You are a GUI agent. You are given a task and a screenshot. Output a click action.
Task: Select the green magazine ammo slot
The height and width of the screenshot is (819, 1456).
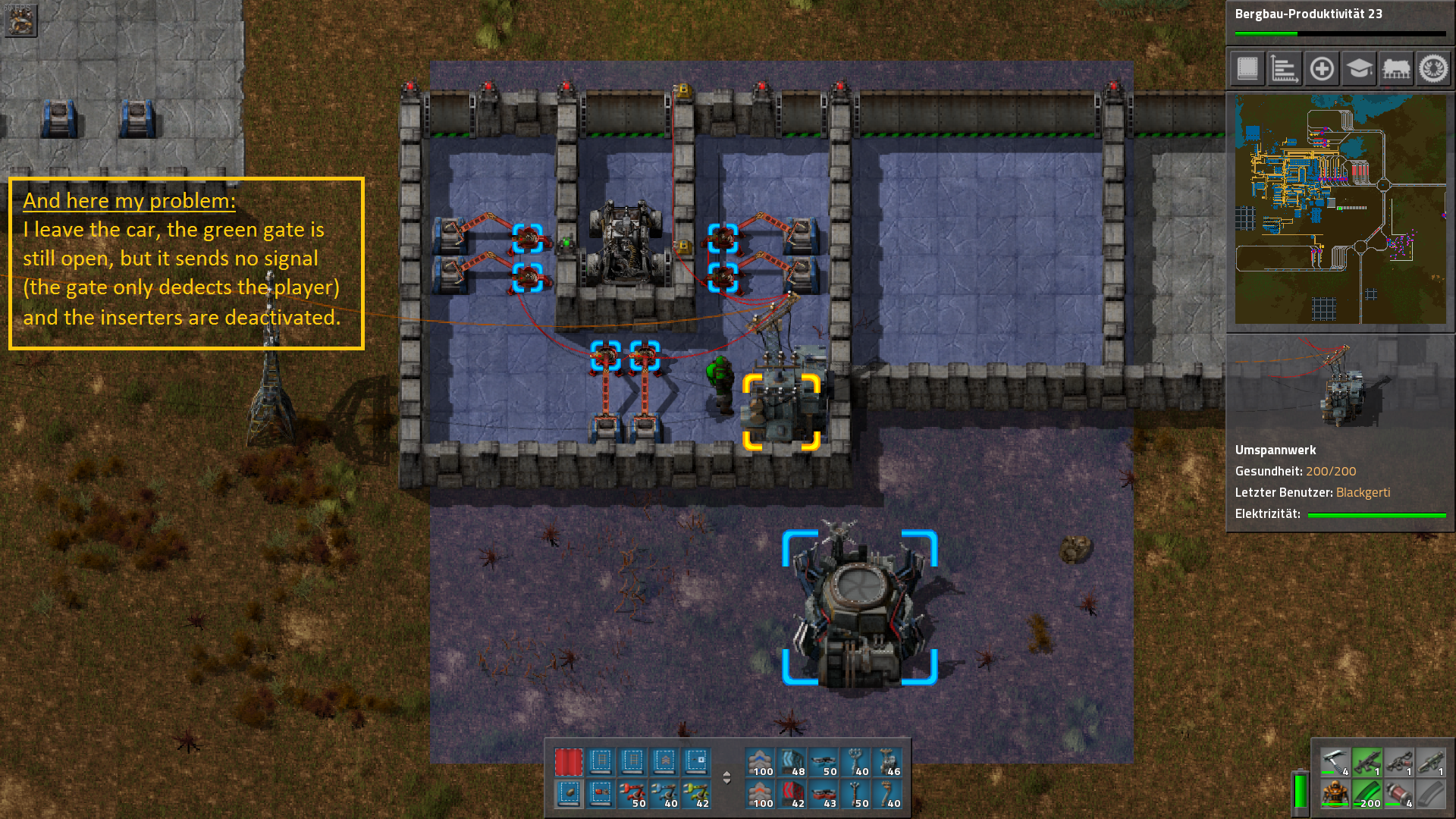[x=1367, y=794]
